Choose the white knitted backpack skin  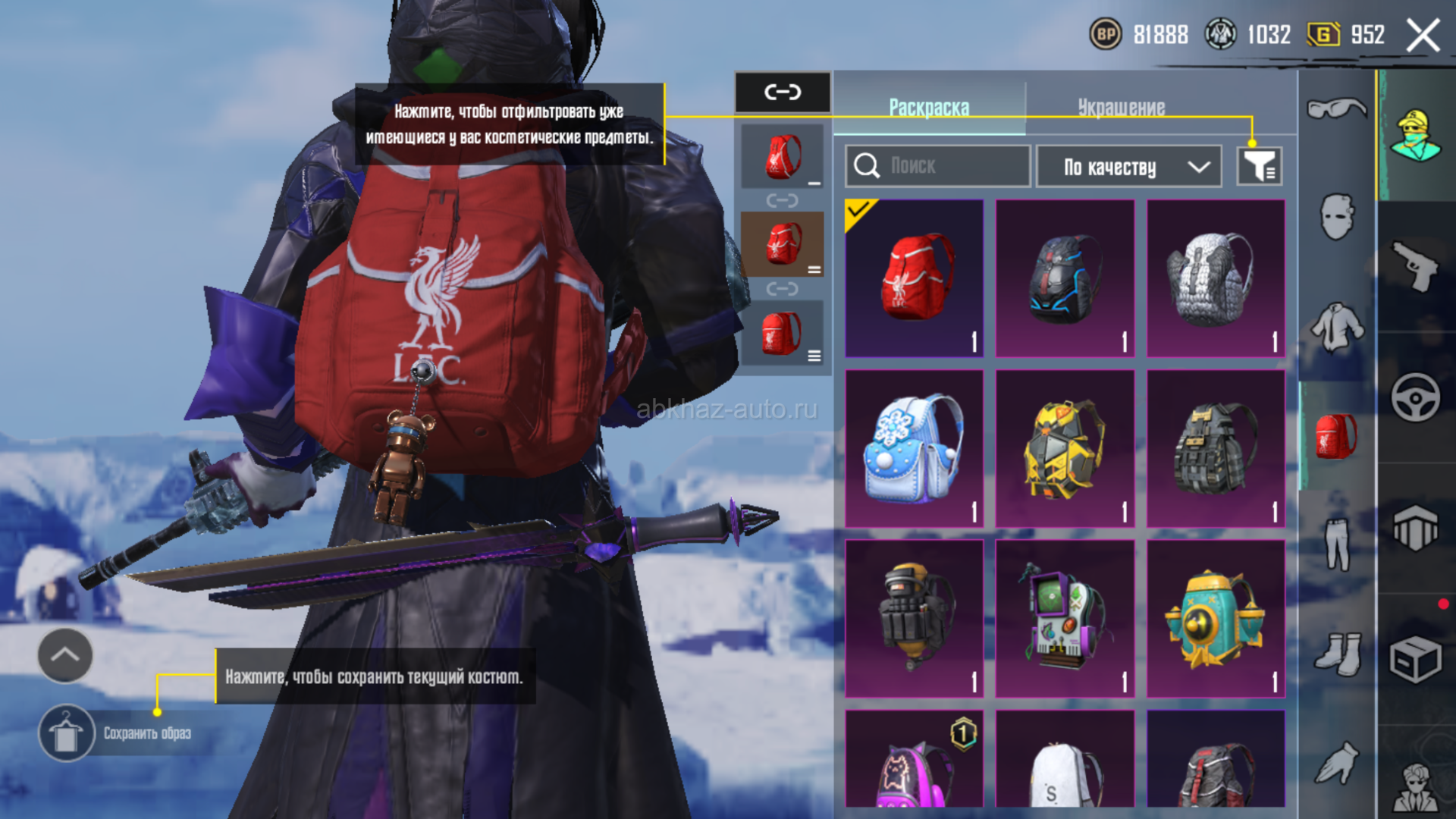pyautogui.click(x=1216, y=278)
